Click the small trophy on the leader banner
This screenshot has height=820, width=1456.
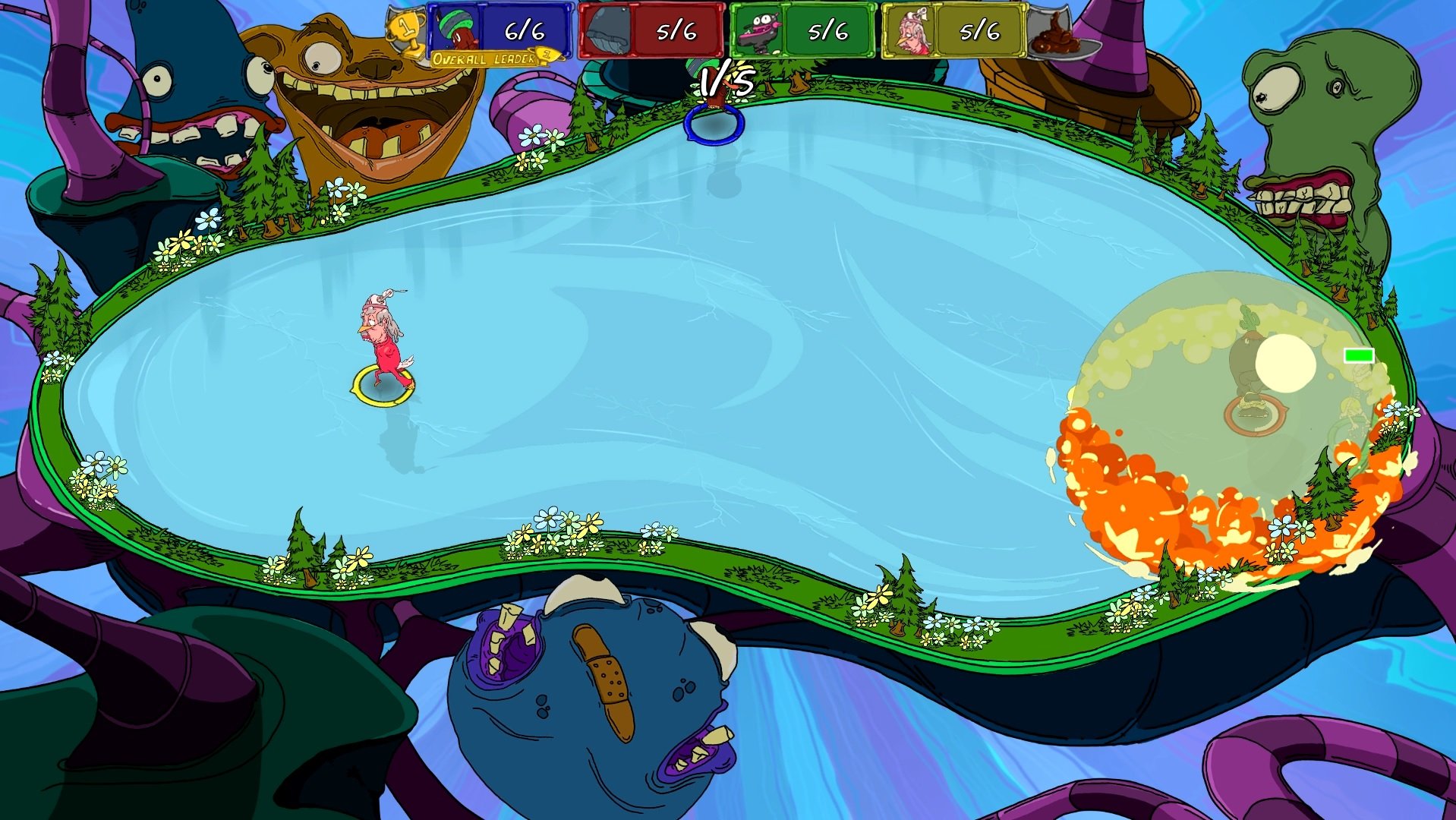545,56
